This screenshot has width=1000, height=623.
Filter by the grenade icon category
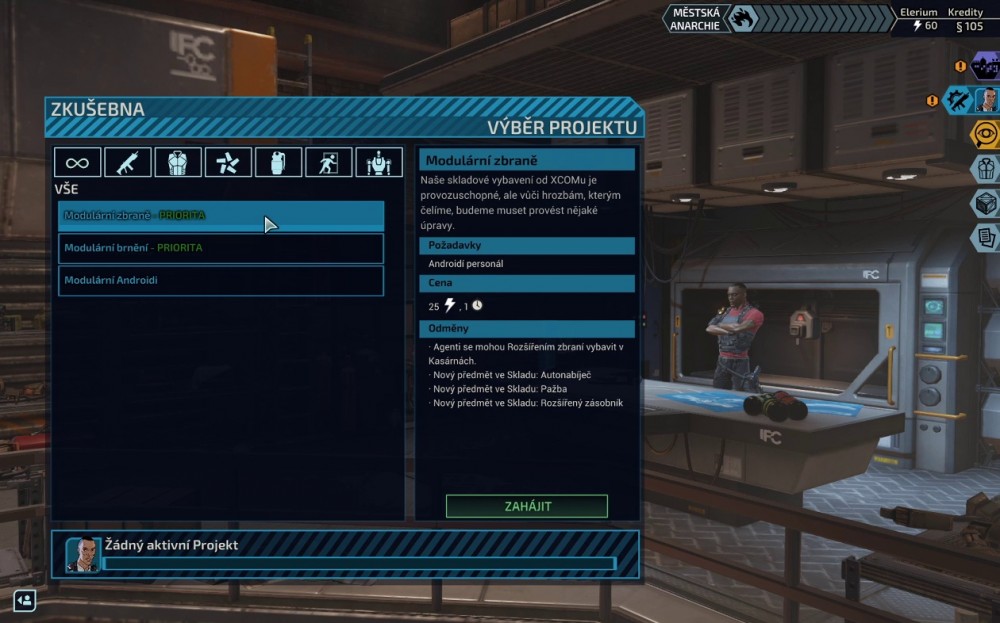click(278, 162)
